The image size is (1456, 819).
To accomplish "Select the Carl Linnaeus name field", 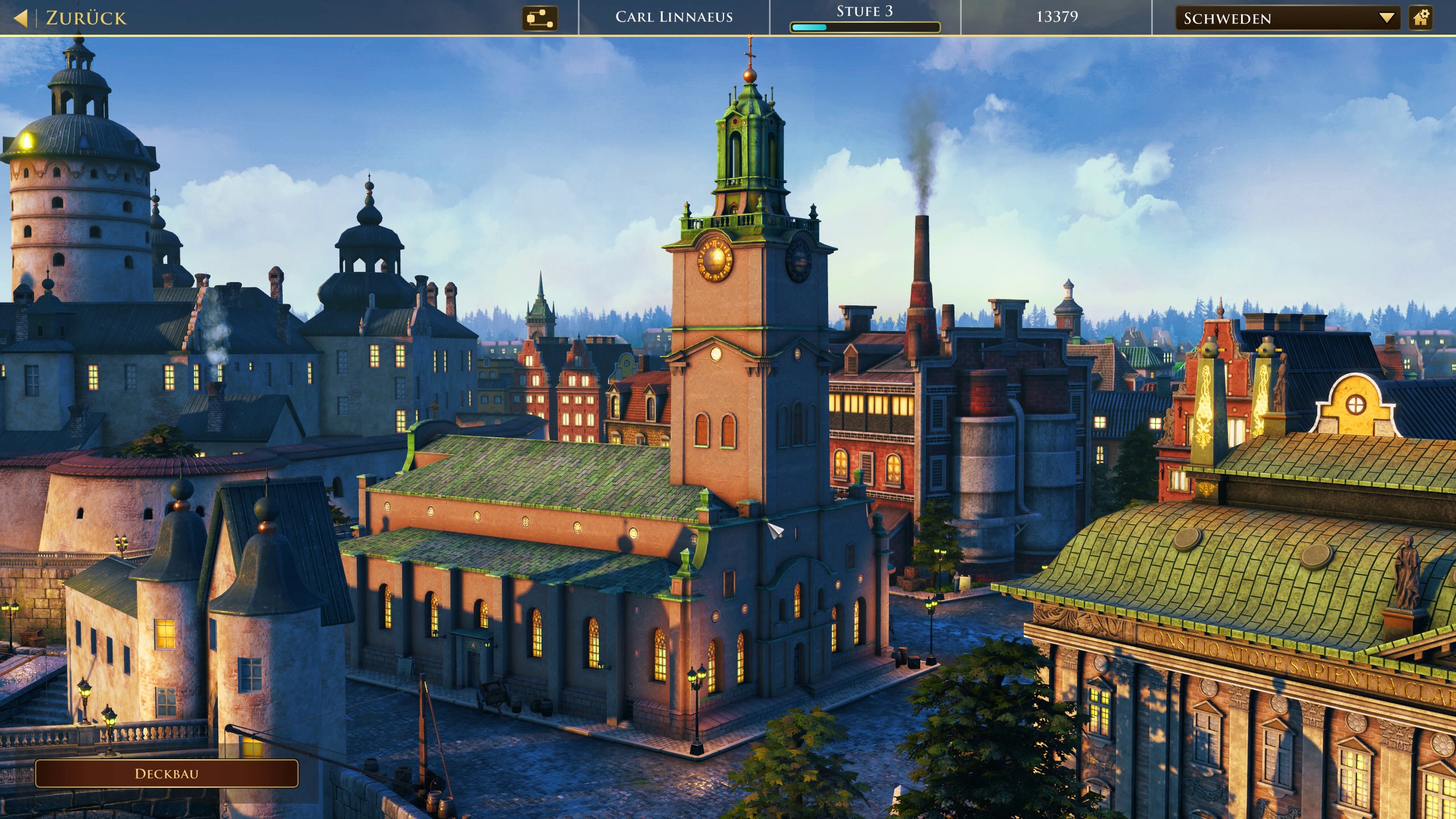I will pyautogui.click(x=674, y=17).
